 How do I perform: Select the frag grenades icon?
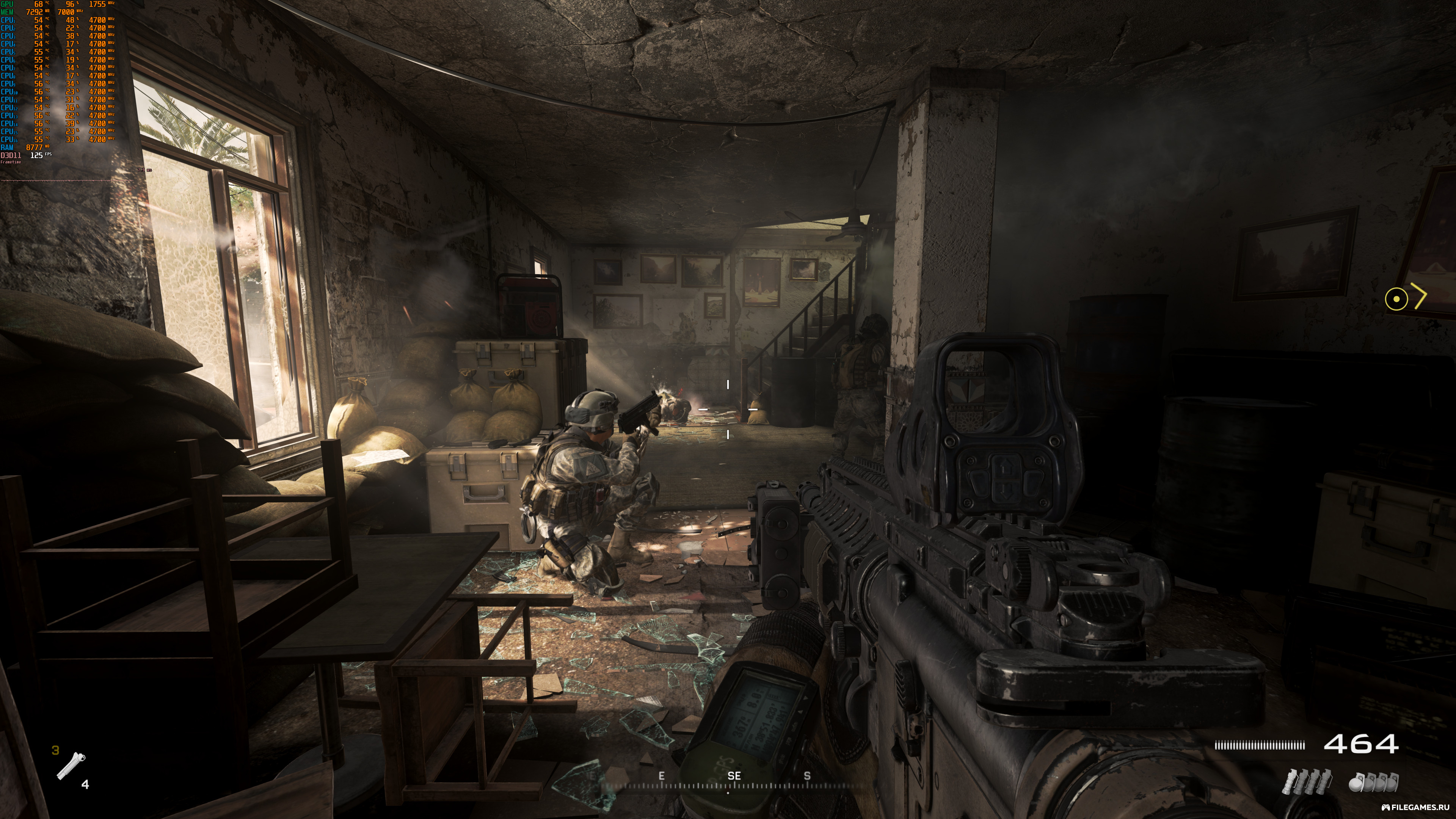click(x=1373, y=782)
